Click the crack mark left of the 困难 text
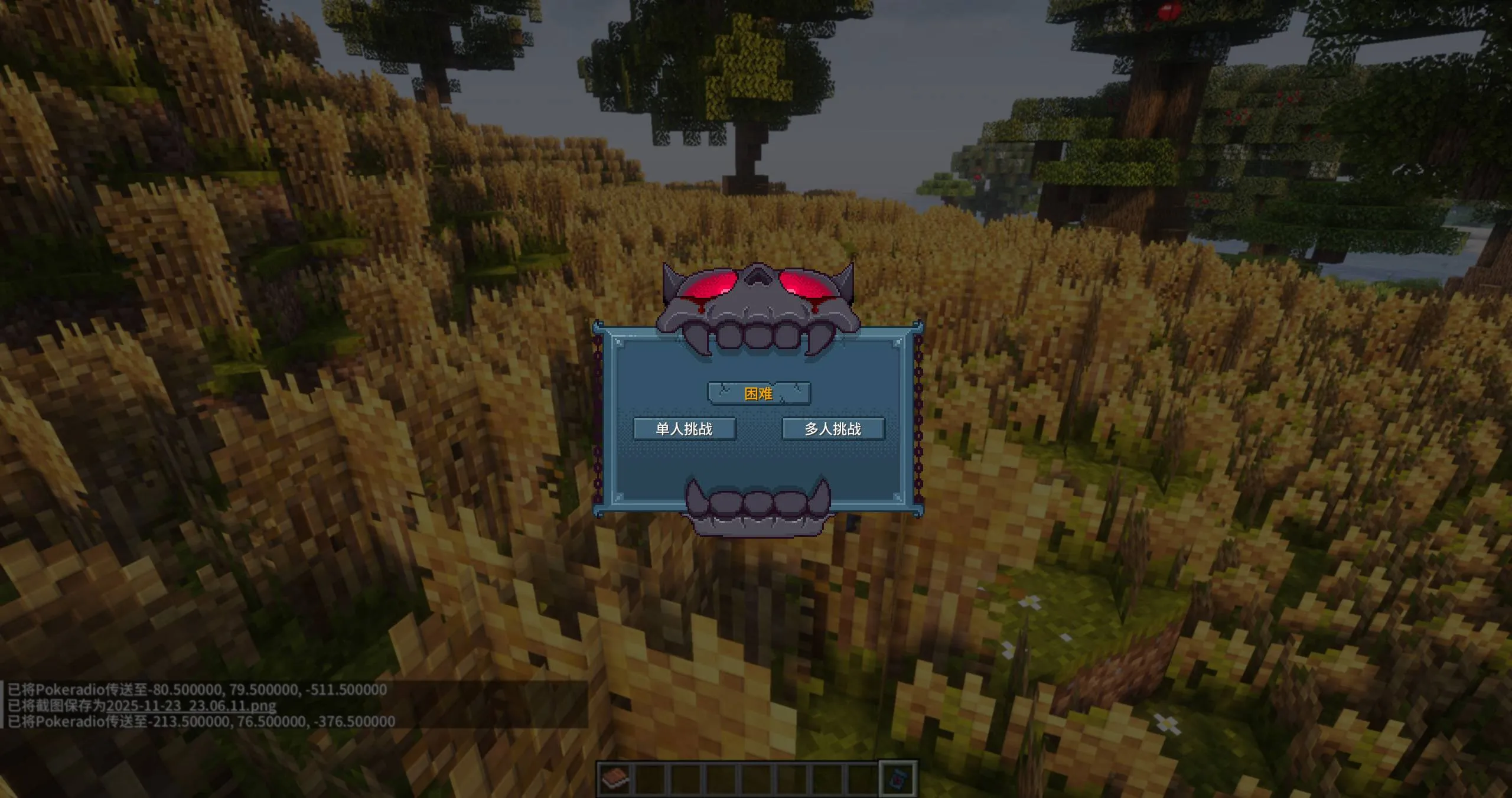 tap(725, 390)
